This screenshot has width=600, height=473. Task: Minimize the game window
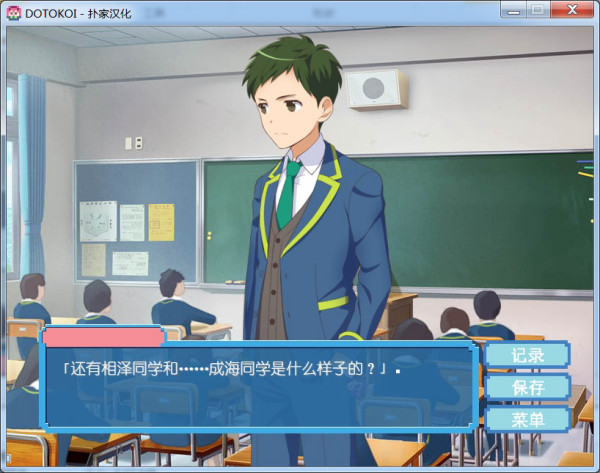(x=513, y=9)
